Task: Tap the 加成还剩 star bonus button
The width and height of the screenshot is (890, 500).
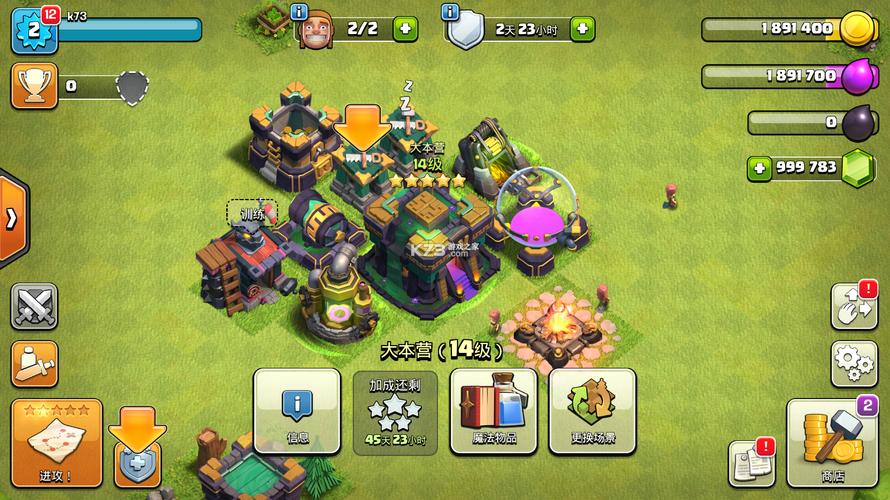Action: pos(396,411)
